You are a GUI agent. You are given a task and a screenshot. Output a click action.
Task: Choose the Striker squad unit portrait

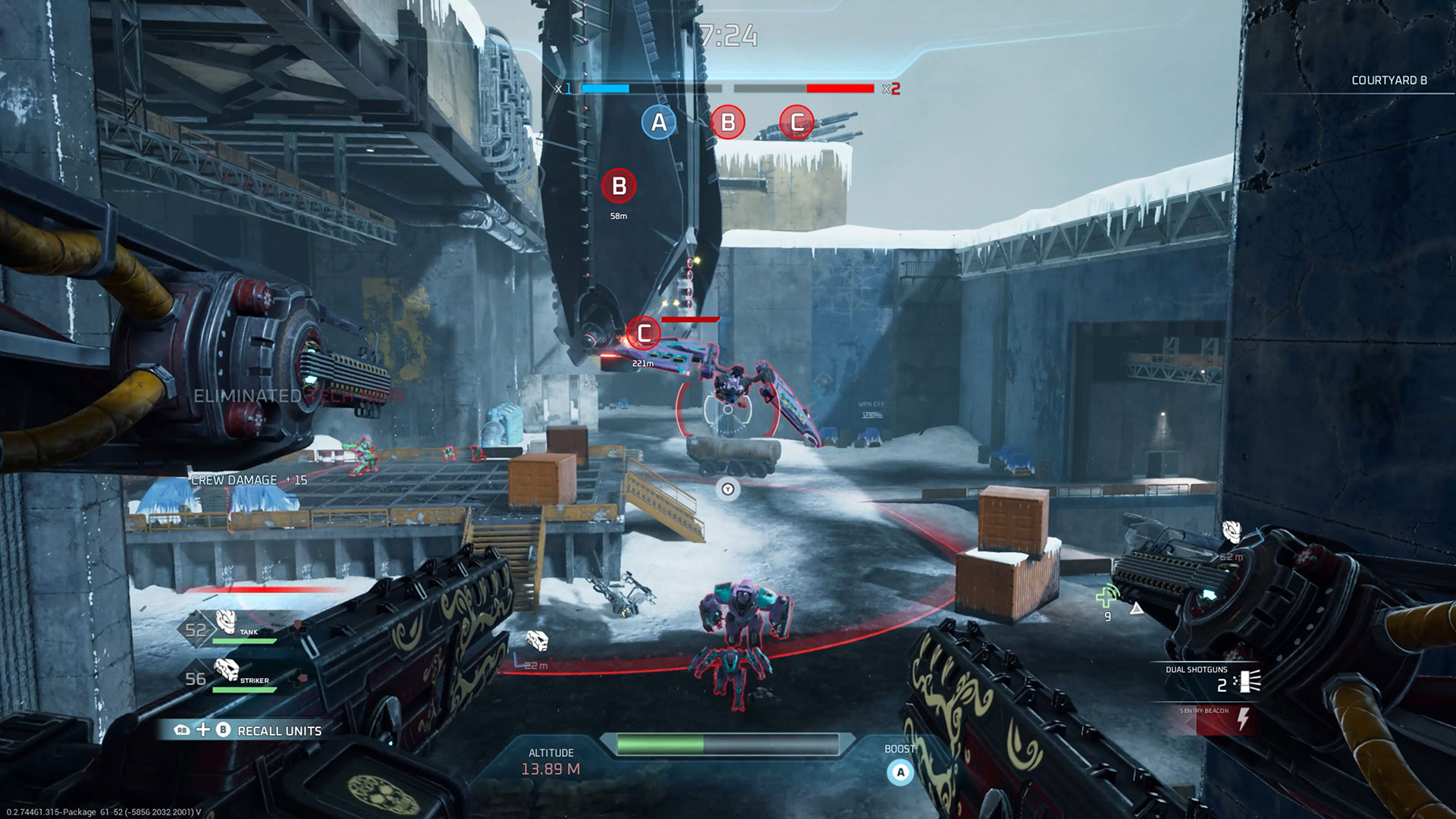click(226, 670)
